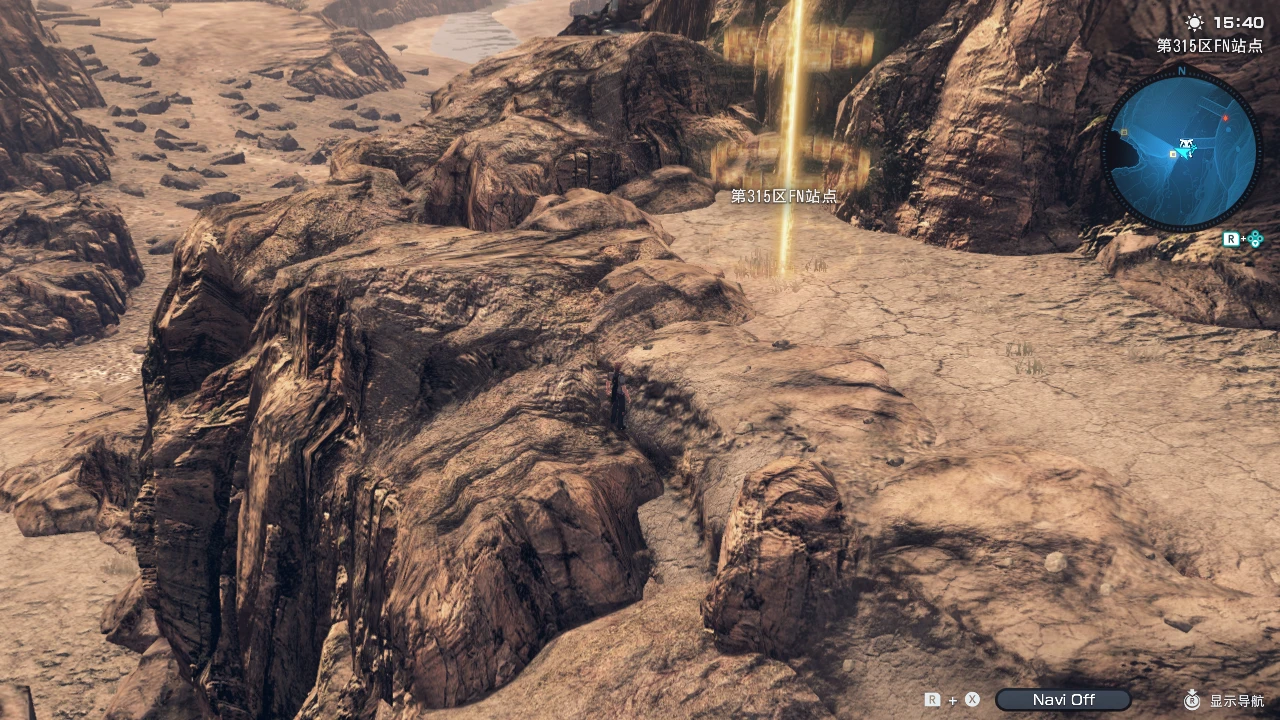
Task: Click the sun weather icon near the clock
Action: (1195, 22)
